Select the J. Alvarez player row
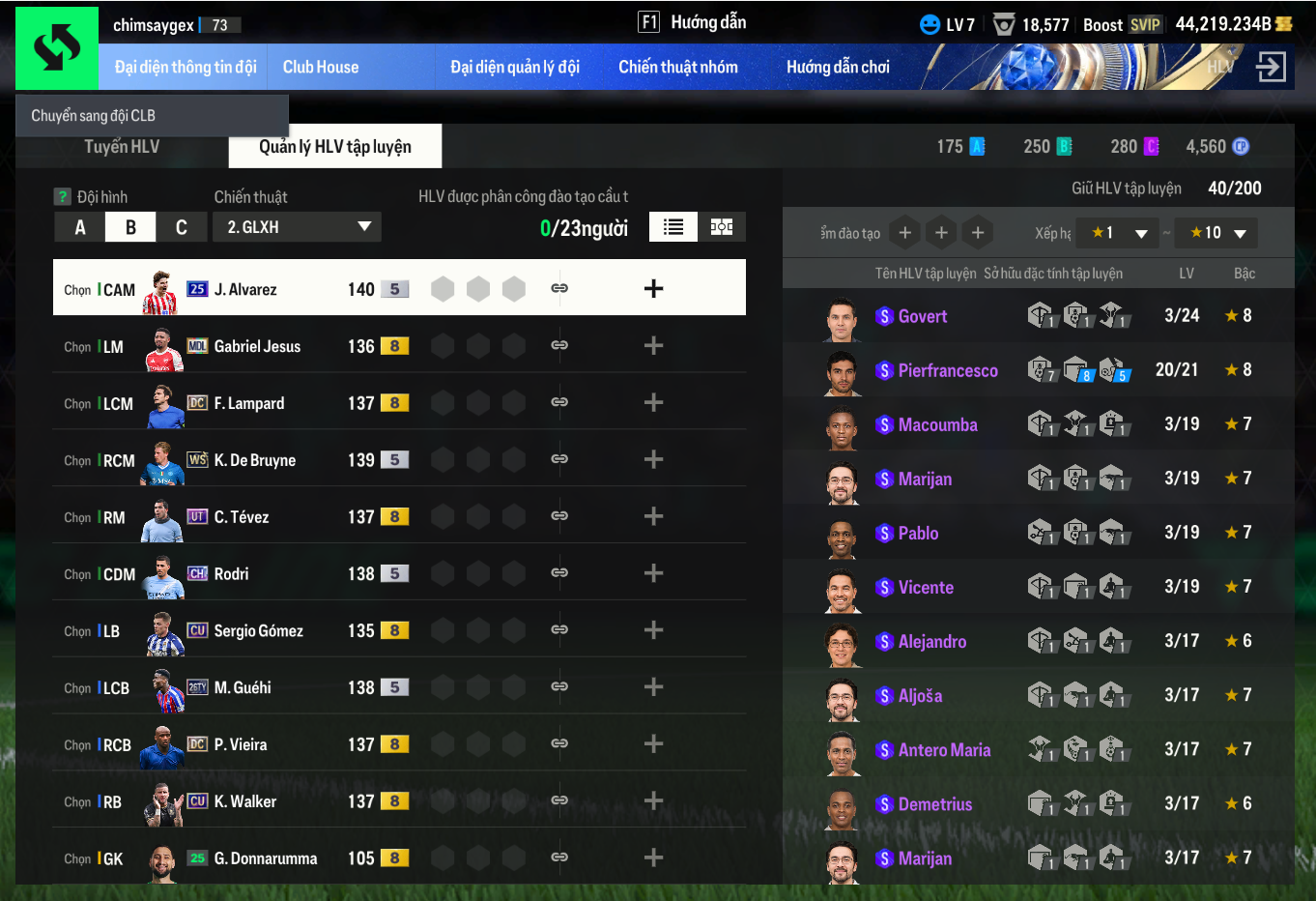1316x901 pixels. tap(245, 289)
